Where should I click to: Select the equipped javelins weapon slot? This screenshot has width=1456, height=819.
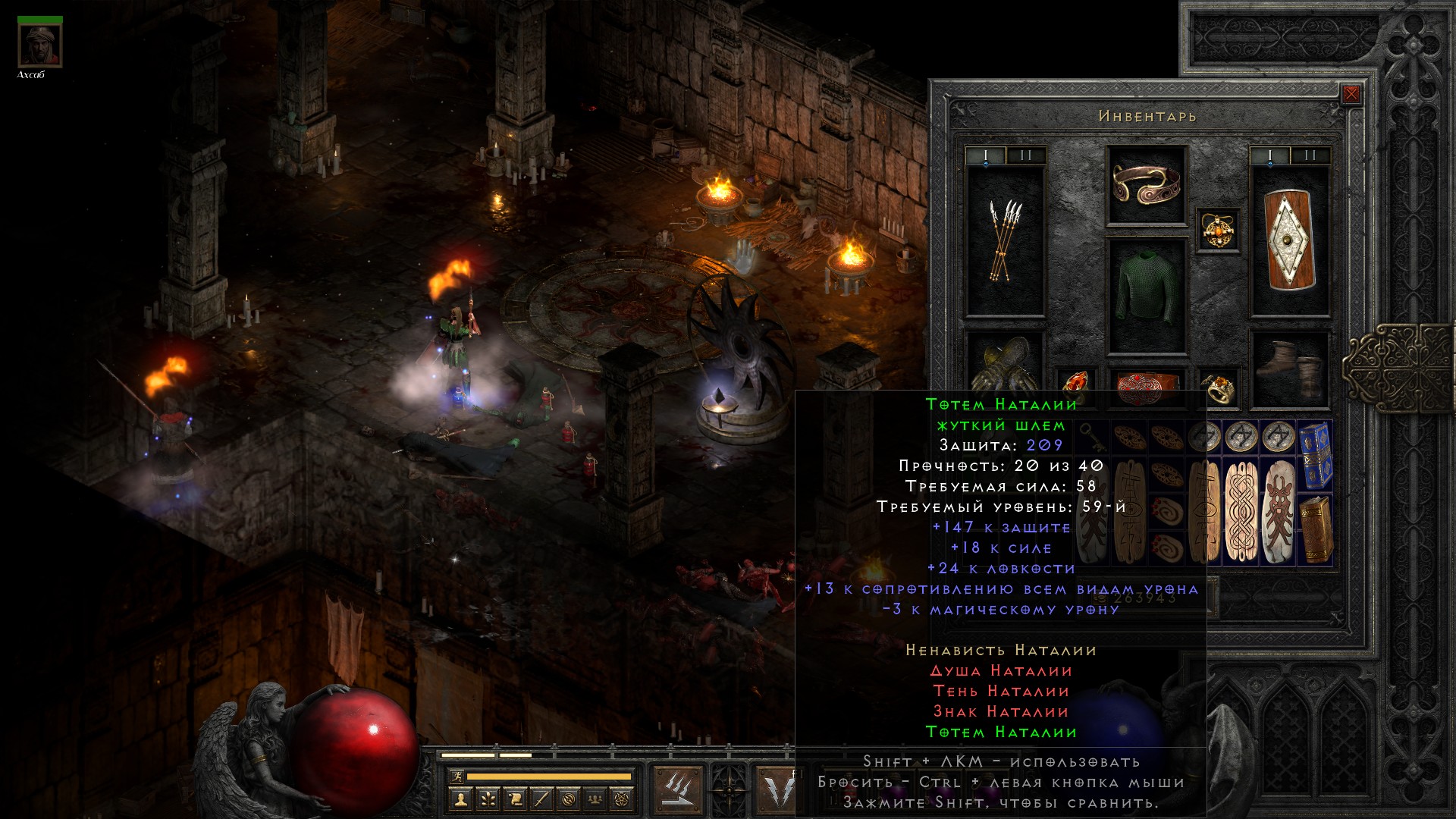point(1006,240)
